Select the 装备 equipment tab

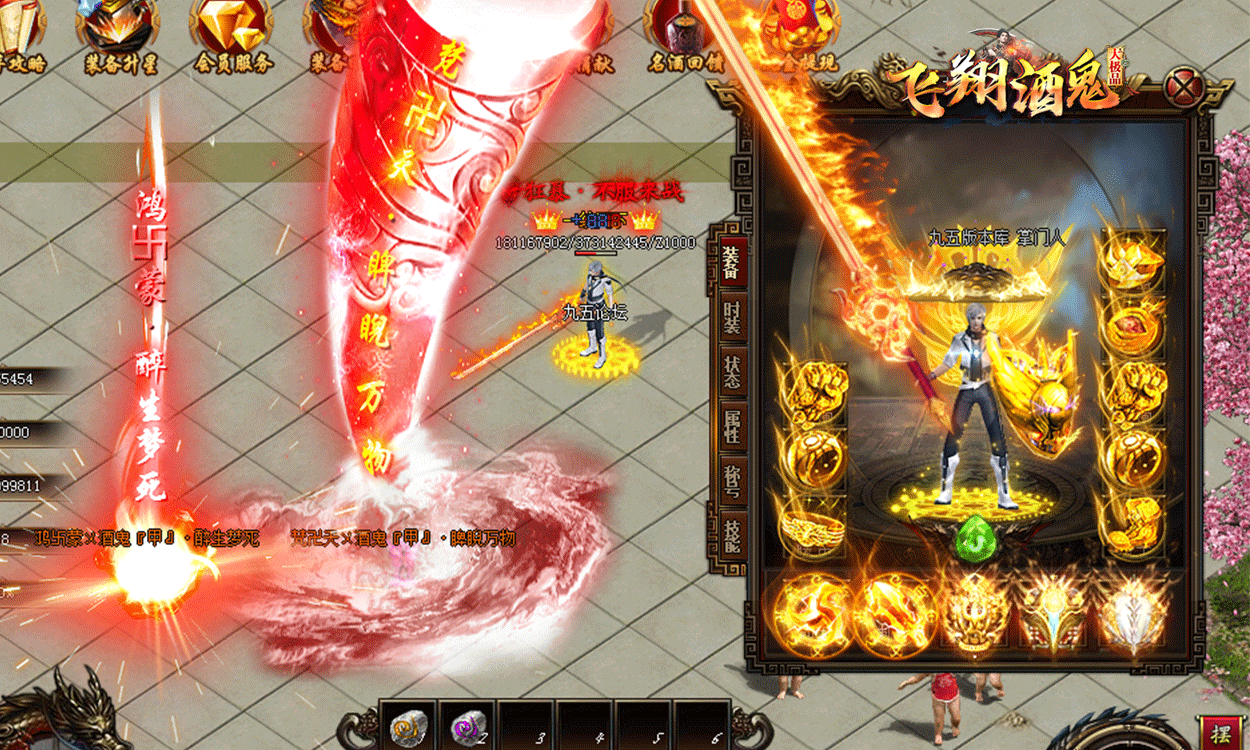pyautogui.click(x=729, y=260)
